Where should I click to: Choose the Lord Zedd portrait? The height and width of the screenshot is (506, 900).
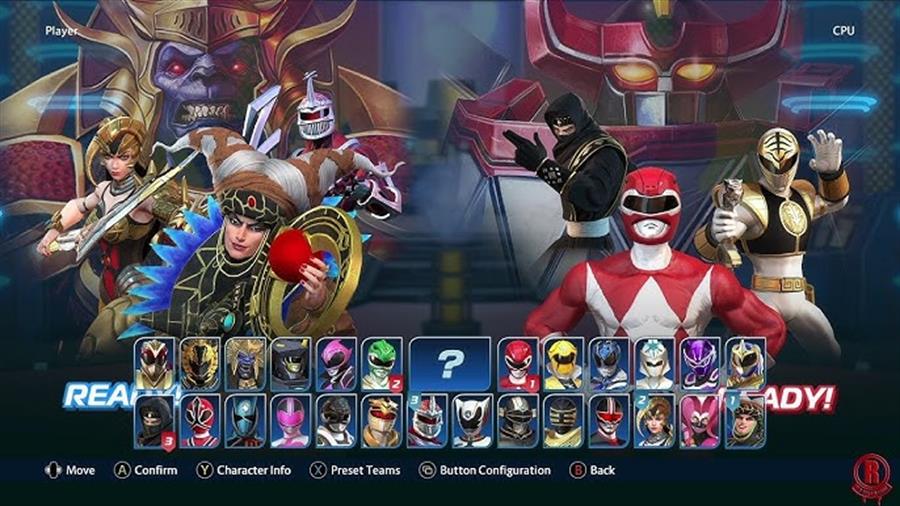[427, 421]
